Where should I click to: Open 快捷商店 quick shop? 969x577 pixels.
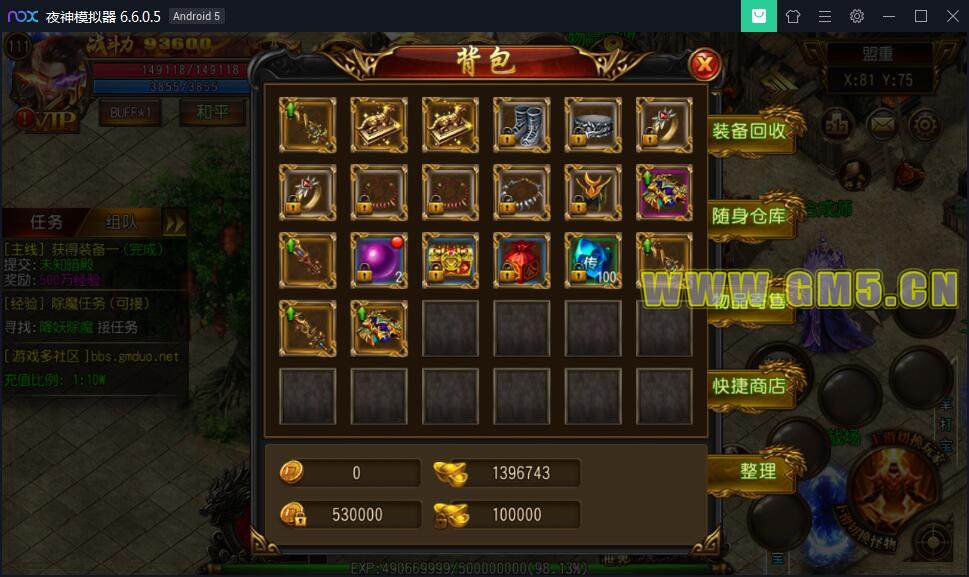click(x=749, y=385)
